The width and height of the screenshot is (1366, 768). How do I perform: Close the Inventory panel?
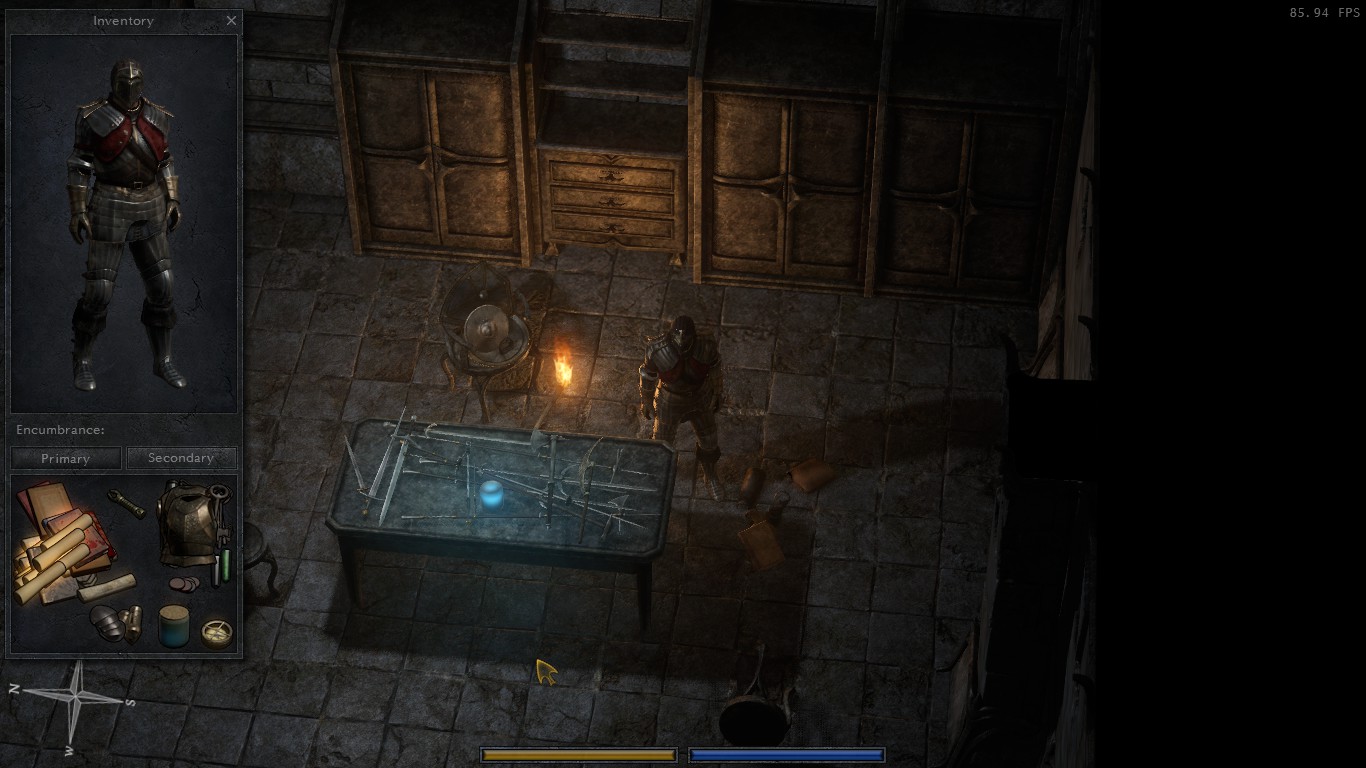[231, 20]
